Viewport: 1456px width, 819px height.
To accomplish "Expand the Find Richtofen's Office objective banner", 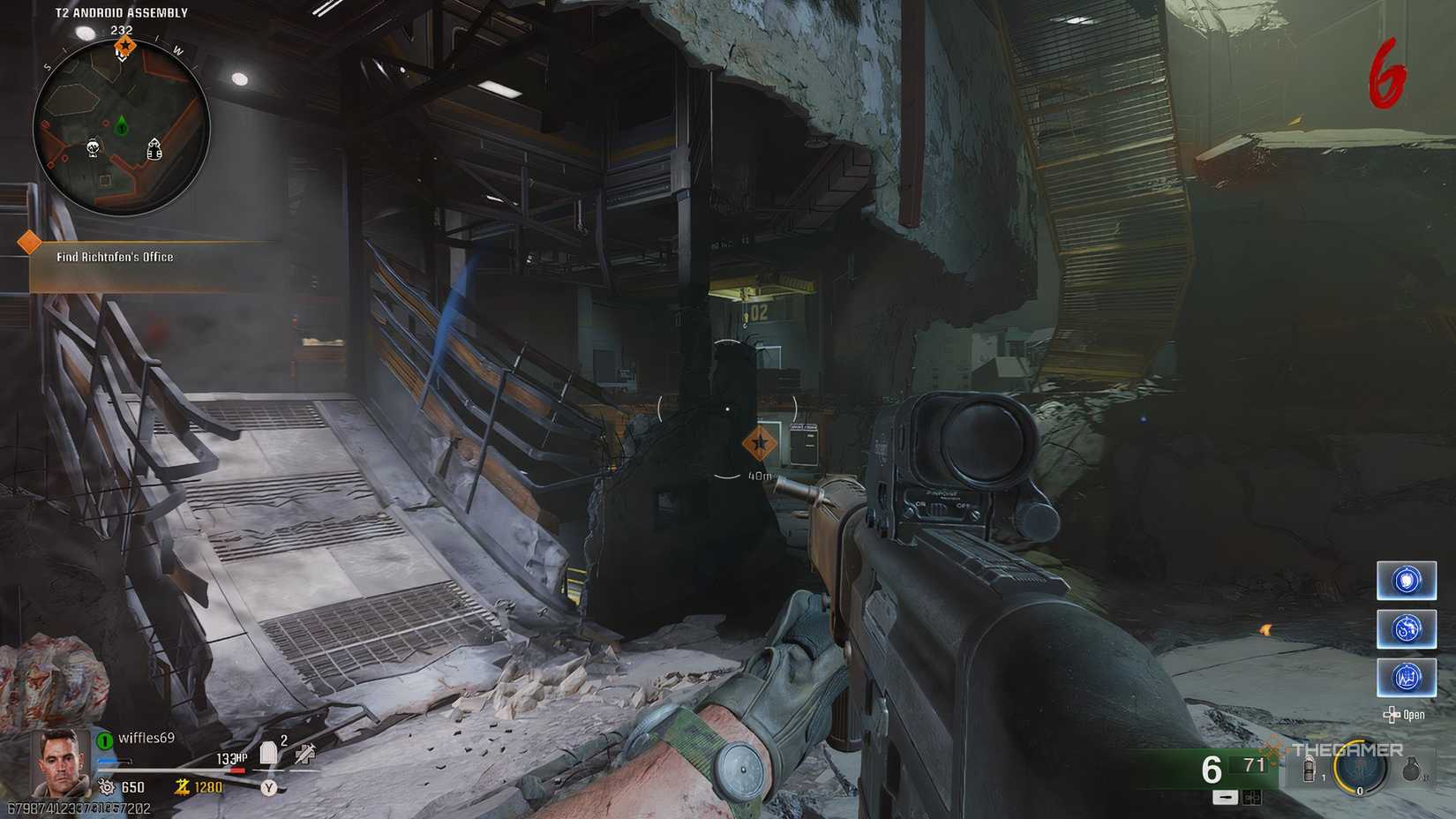I will (x=115, y=257).
